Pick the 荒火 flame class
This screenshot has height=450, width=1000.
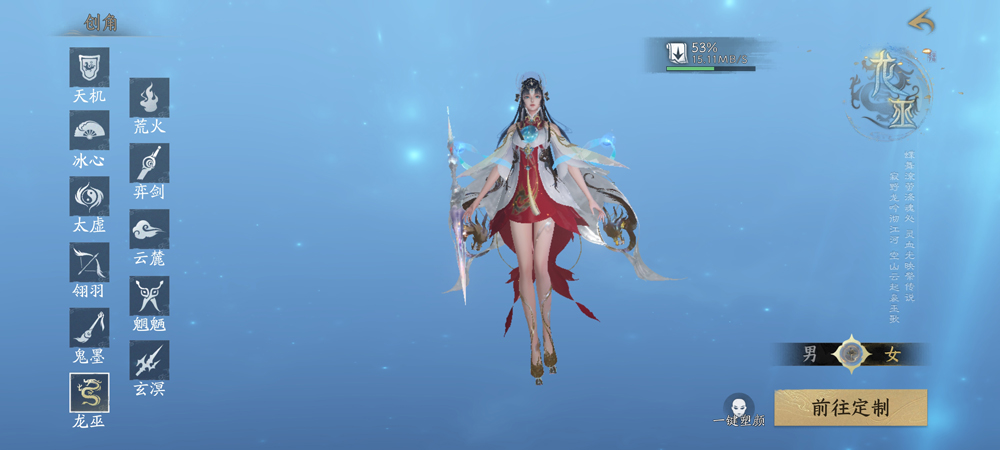coord(149,98)
